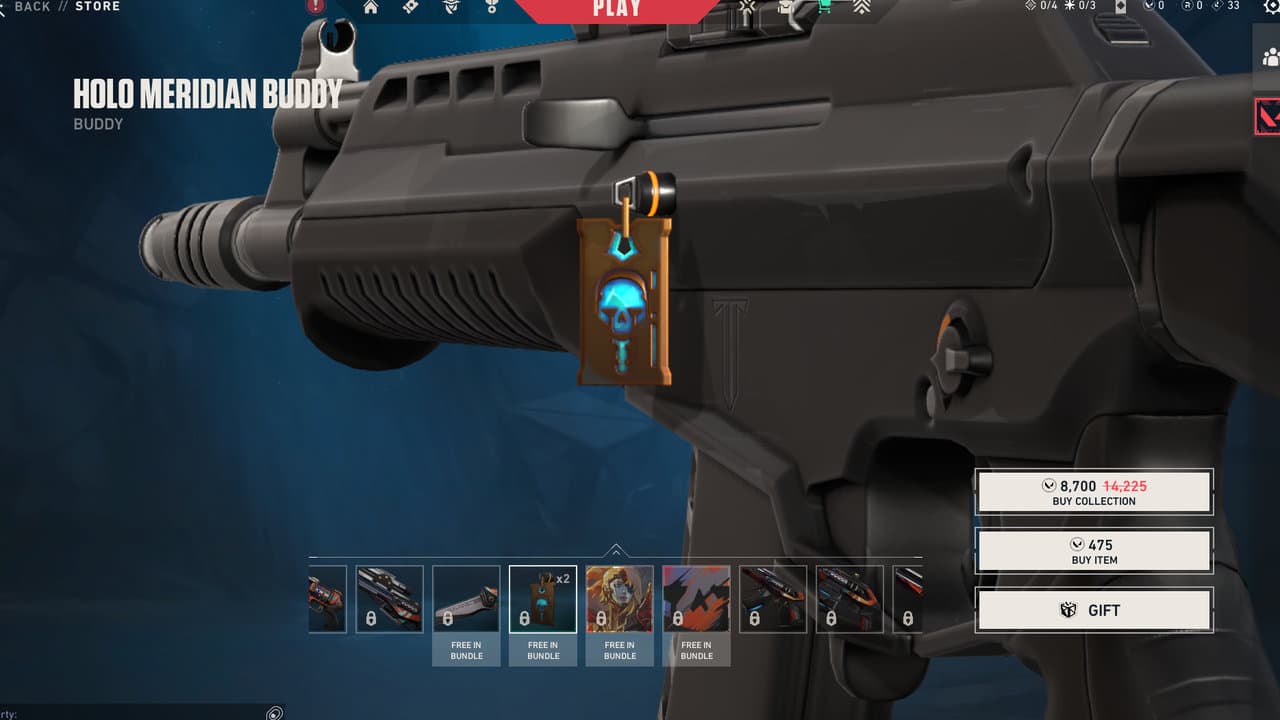Collapse the item strip with the arrow

(x=616, y=550)
